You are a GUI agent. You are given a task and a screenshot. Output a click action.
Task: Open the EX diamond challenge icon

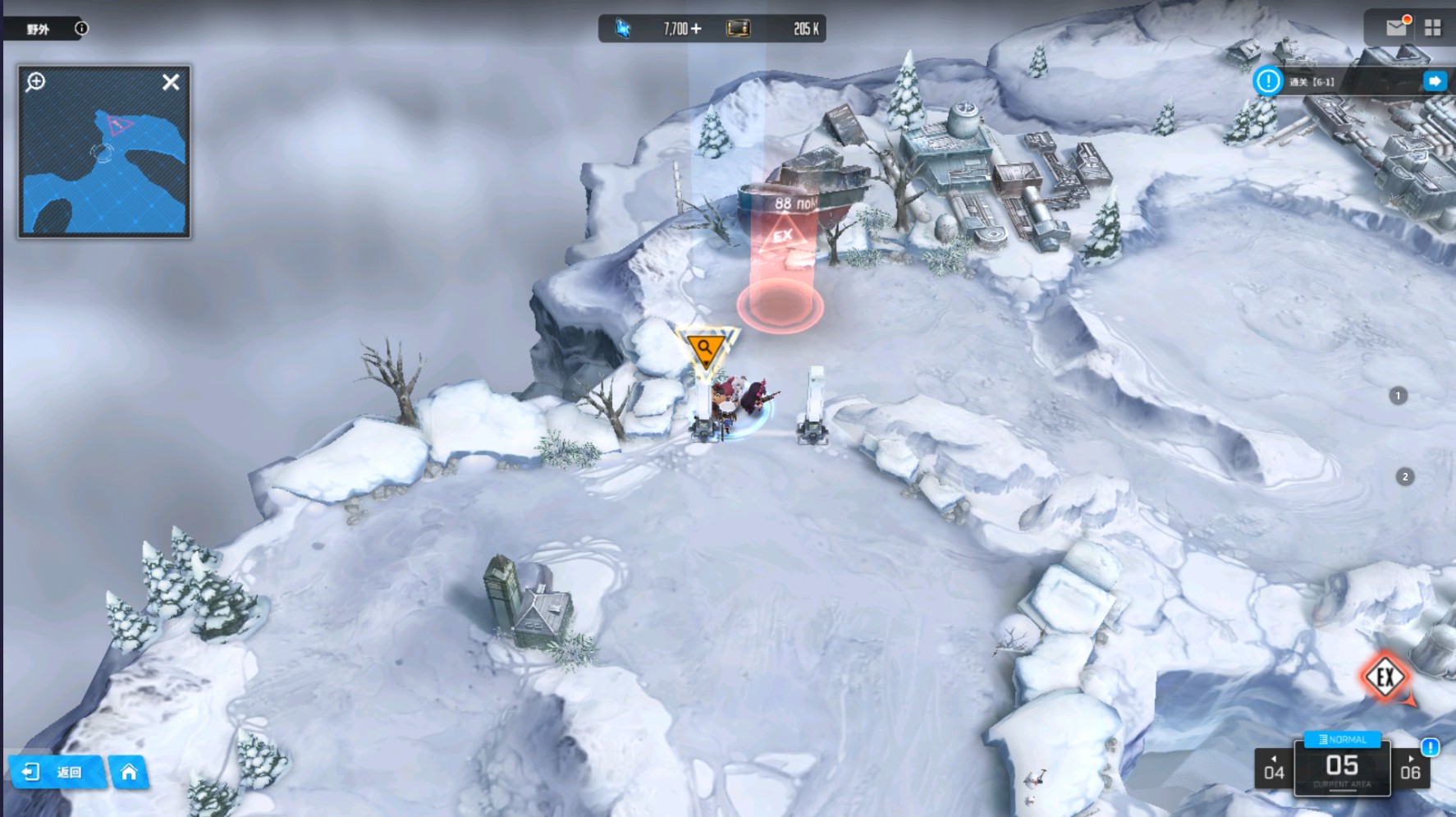click(x=1385, y=677)
